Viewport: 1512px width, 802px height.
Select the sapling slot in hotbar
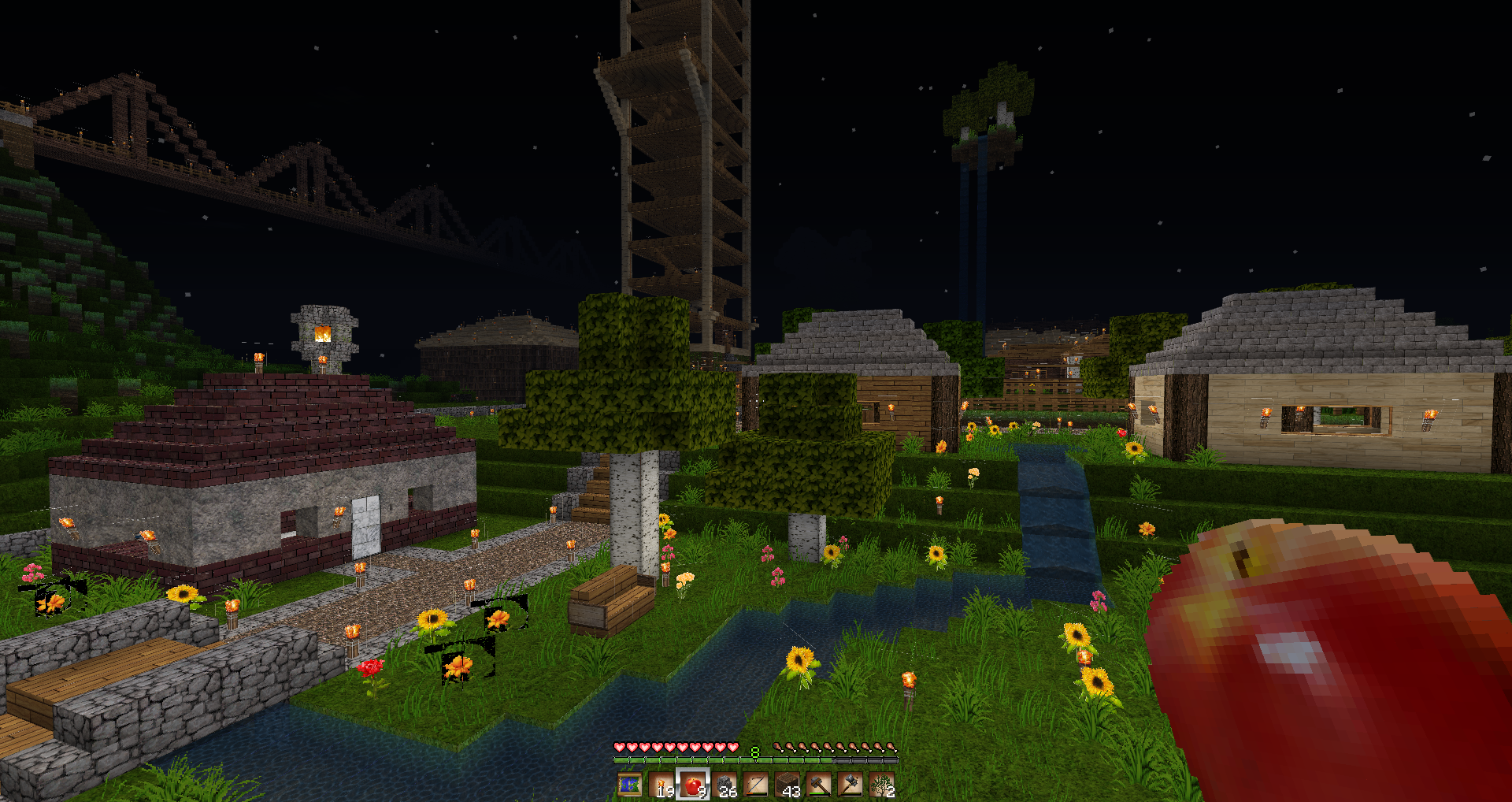pyautogui.click(x=882, y=785)
